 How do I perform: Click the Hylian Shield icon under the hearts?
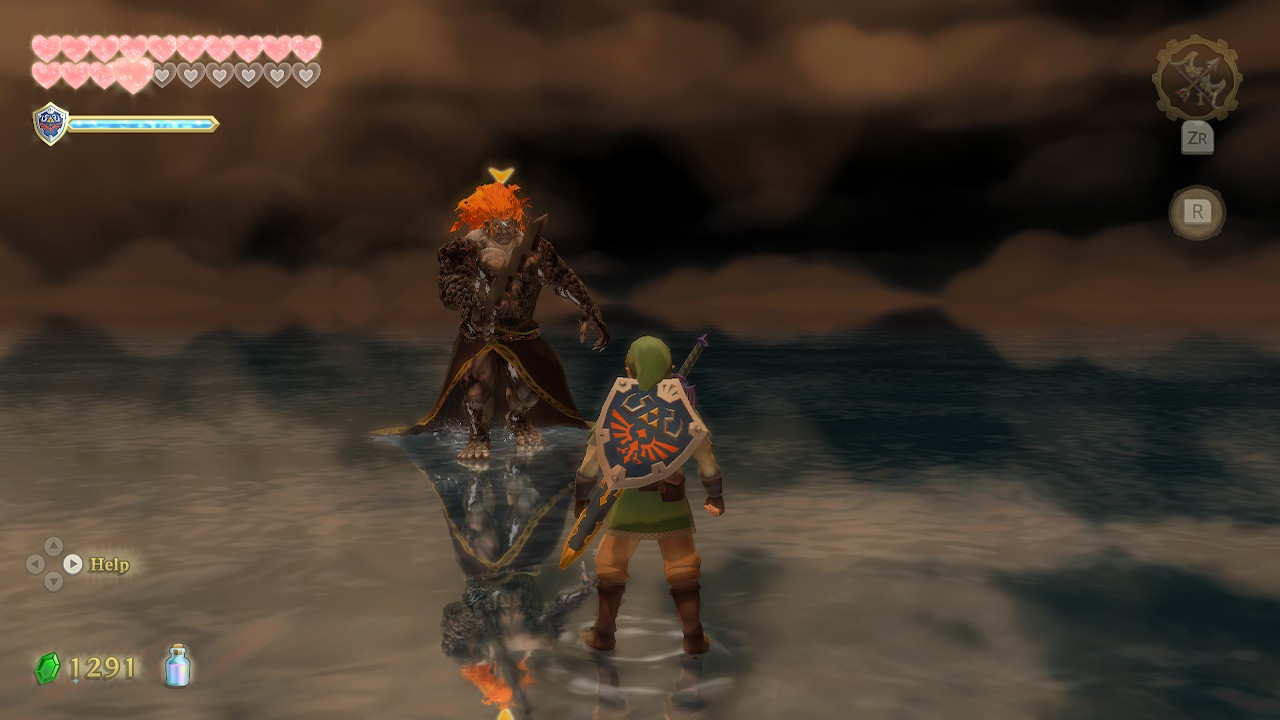[x=50, y=124]
